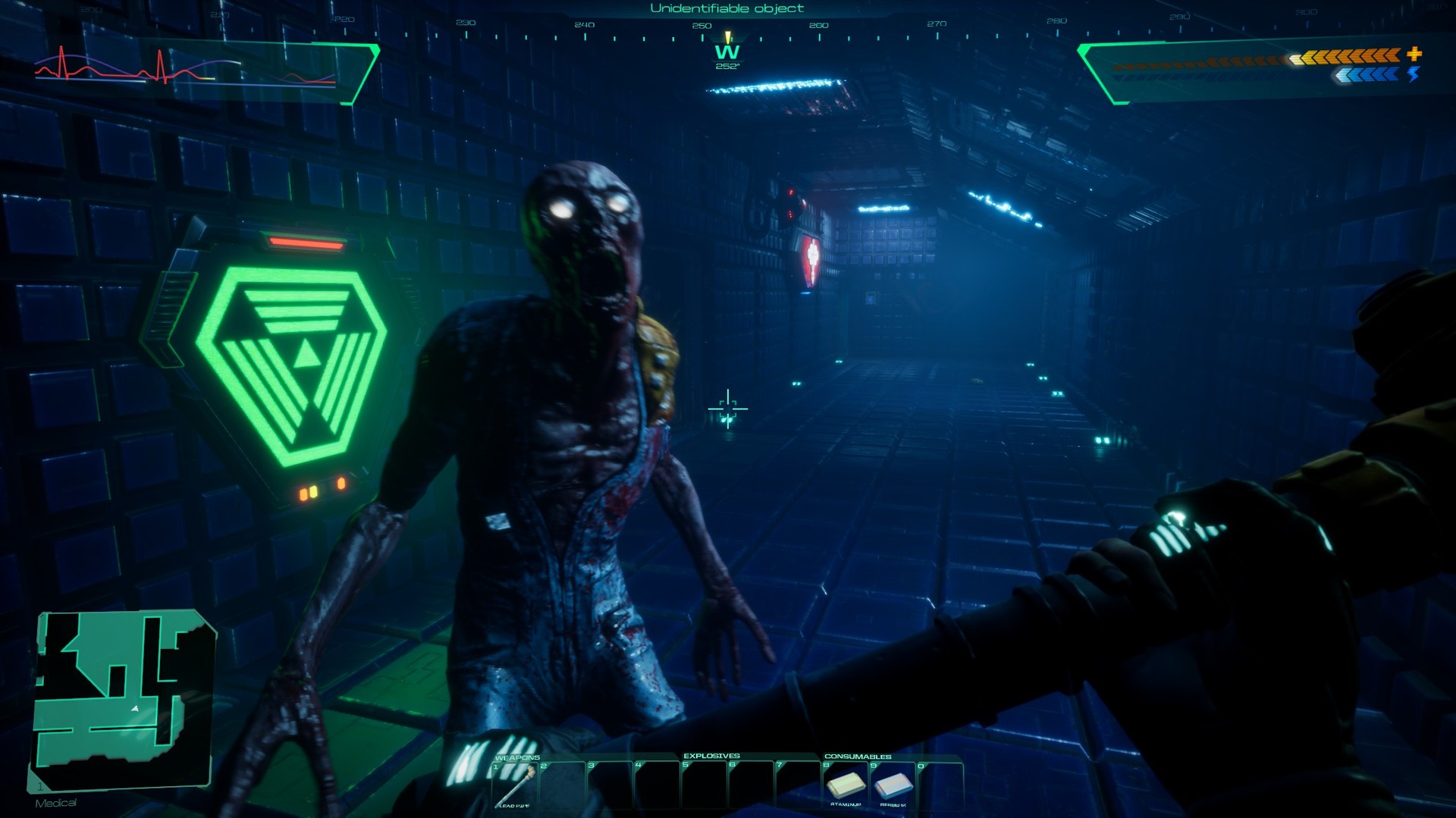Switch to the WEAPONS hotbar section
Screen dimensions: 1456x818
tap(518, 756)
